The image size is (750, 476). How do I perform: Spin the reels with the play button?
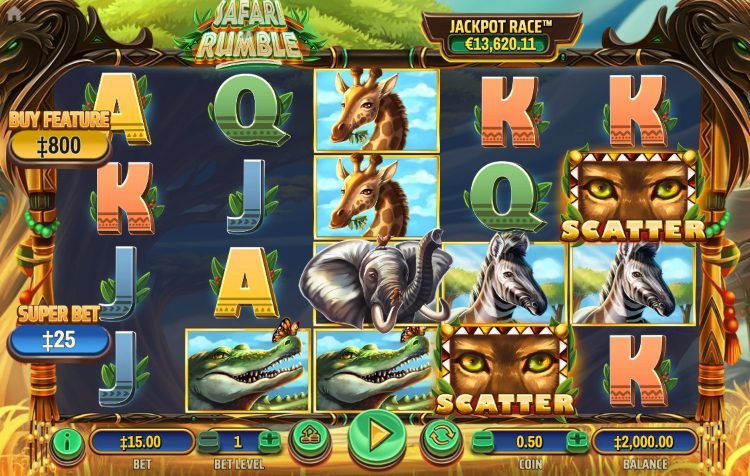click(x=377, y=436)
